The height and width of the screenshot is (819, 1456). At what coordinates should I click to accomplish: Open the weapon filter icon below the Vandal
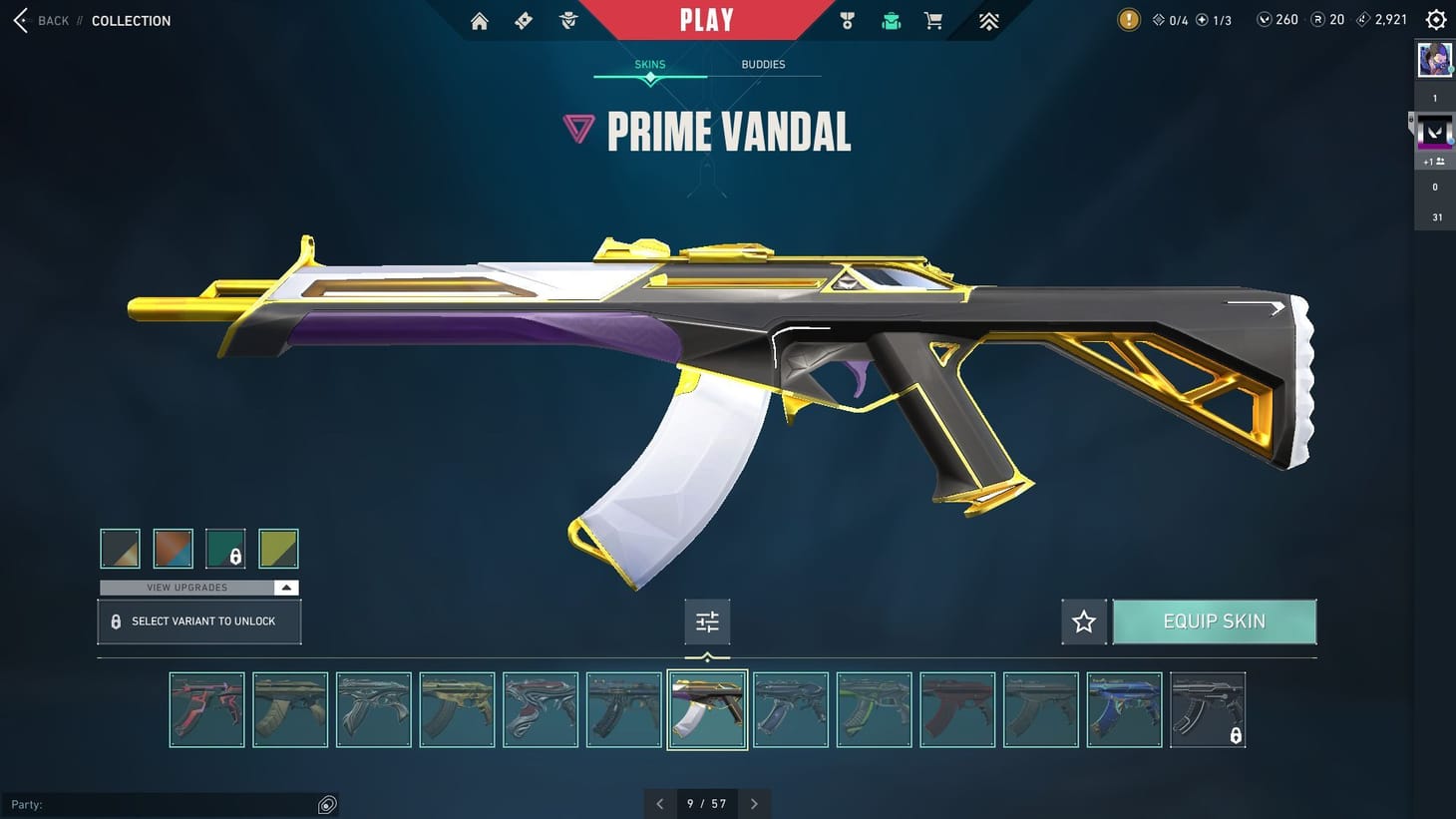707,620
